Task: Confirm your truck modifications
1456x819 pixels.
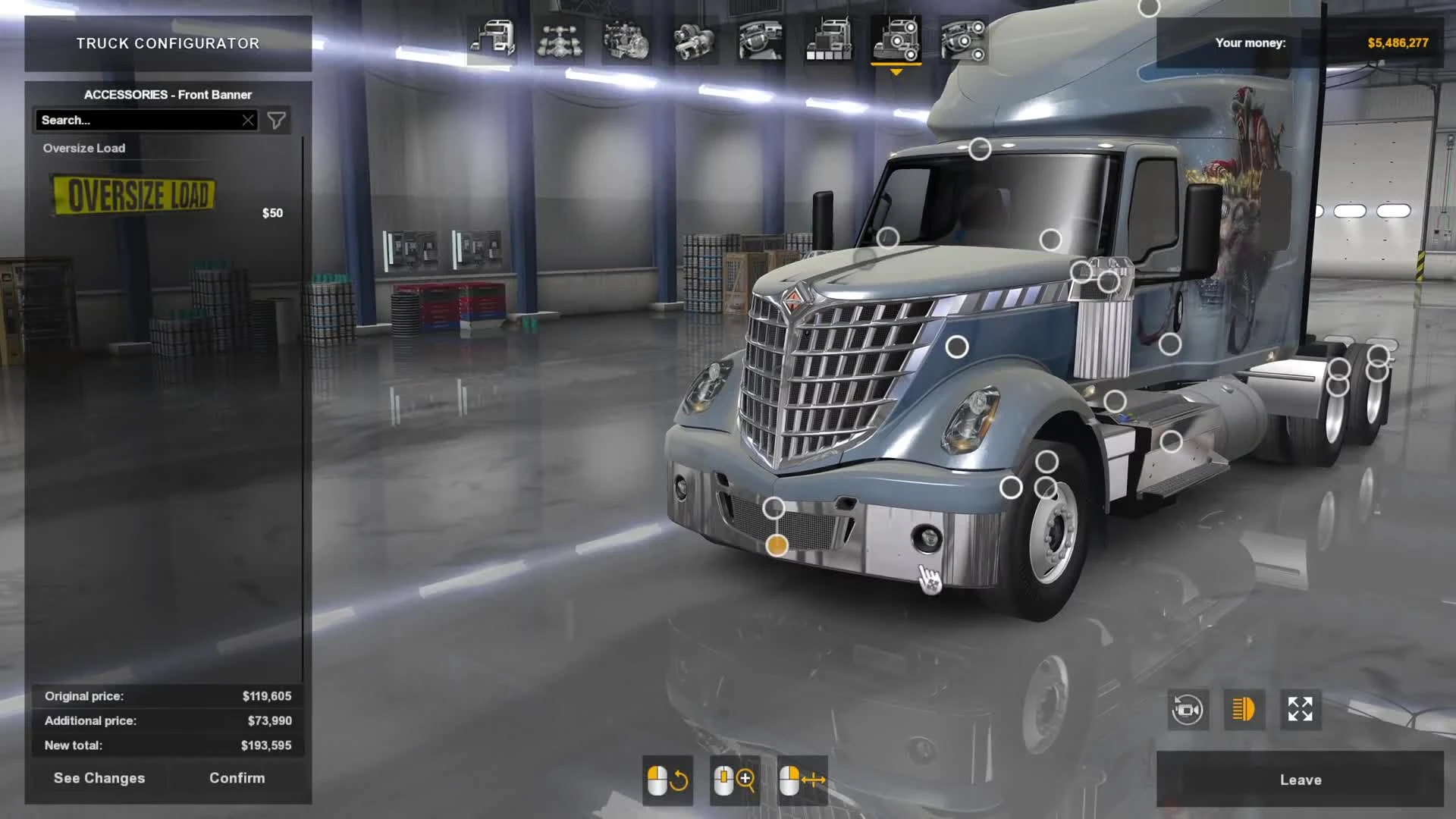Action: pos(236,778)
